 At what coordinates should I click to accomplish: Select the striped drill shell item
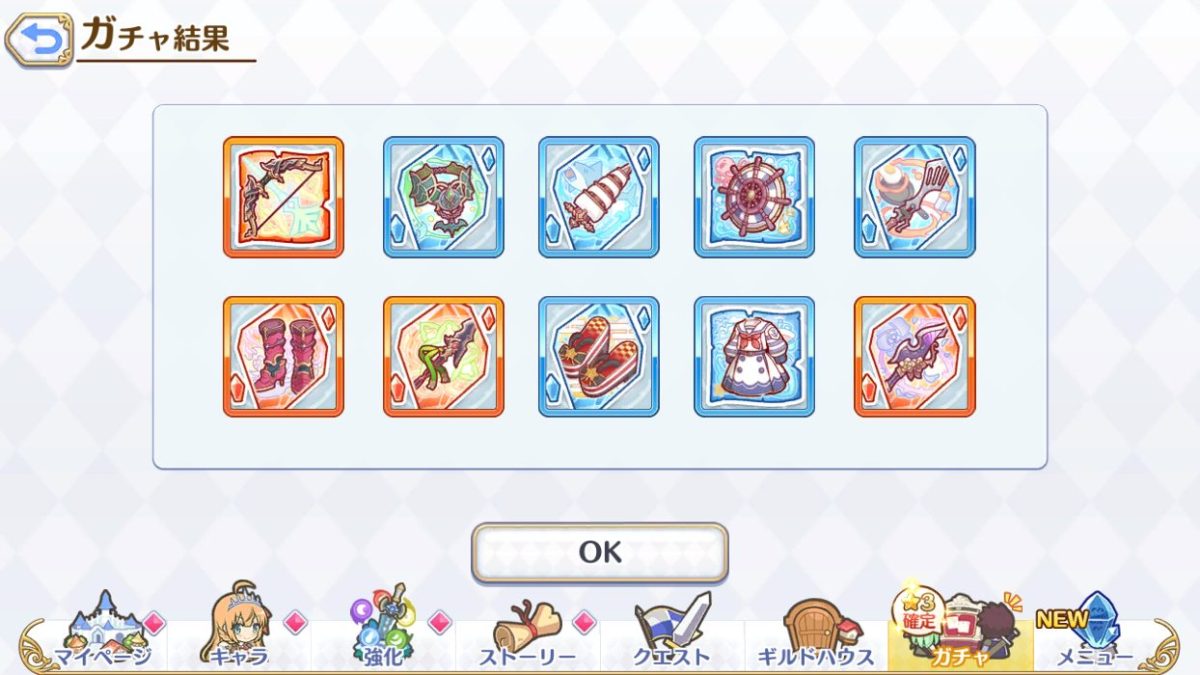[599, 197]
